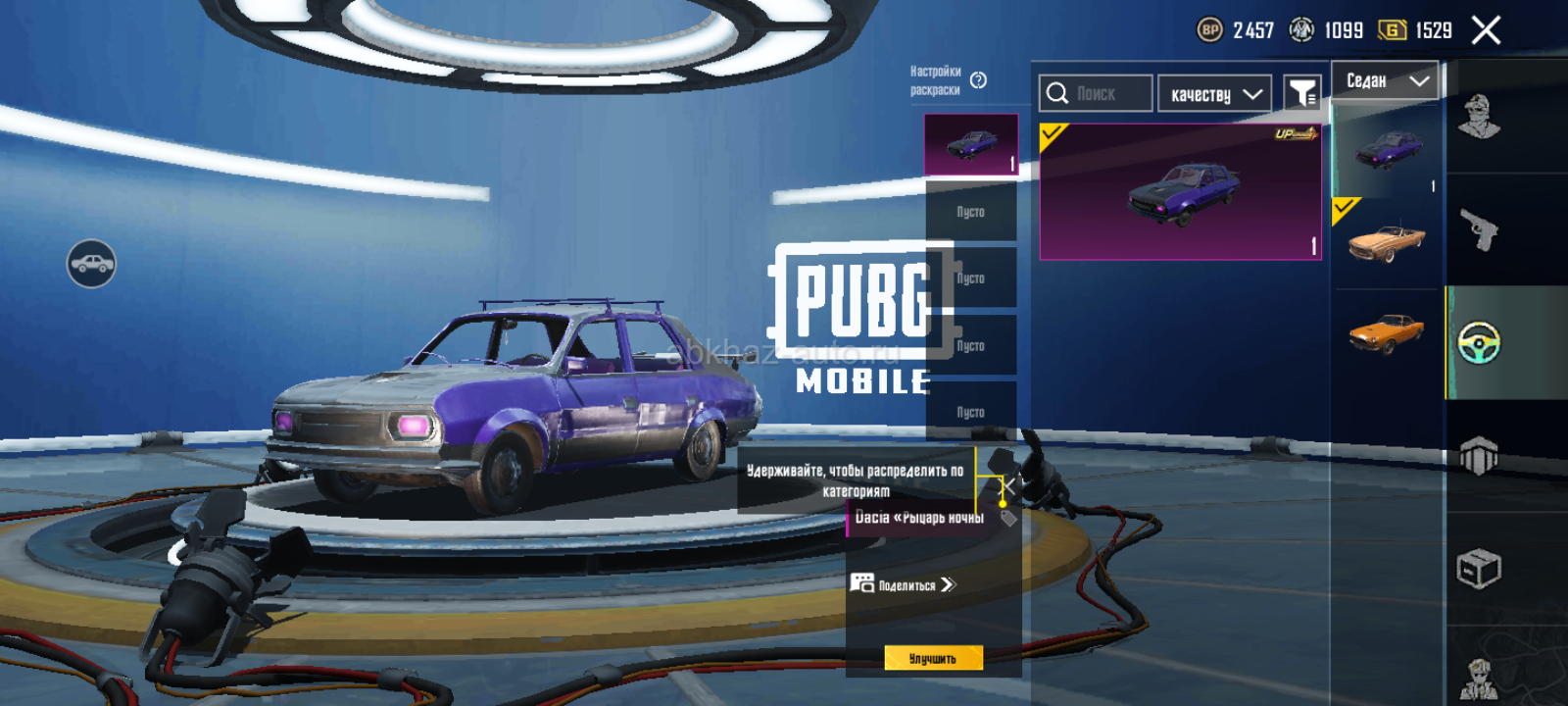Choose the orange convertible car thumbnail
This screenshot has width=1568, height=706.
pos(1386,242)
